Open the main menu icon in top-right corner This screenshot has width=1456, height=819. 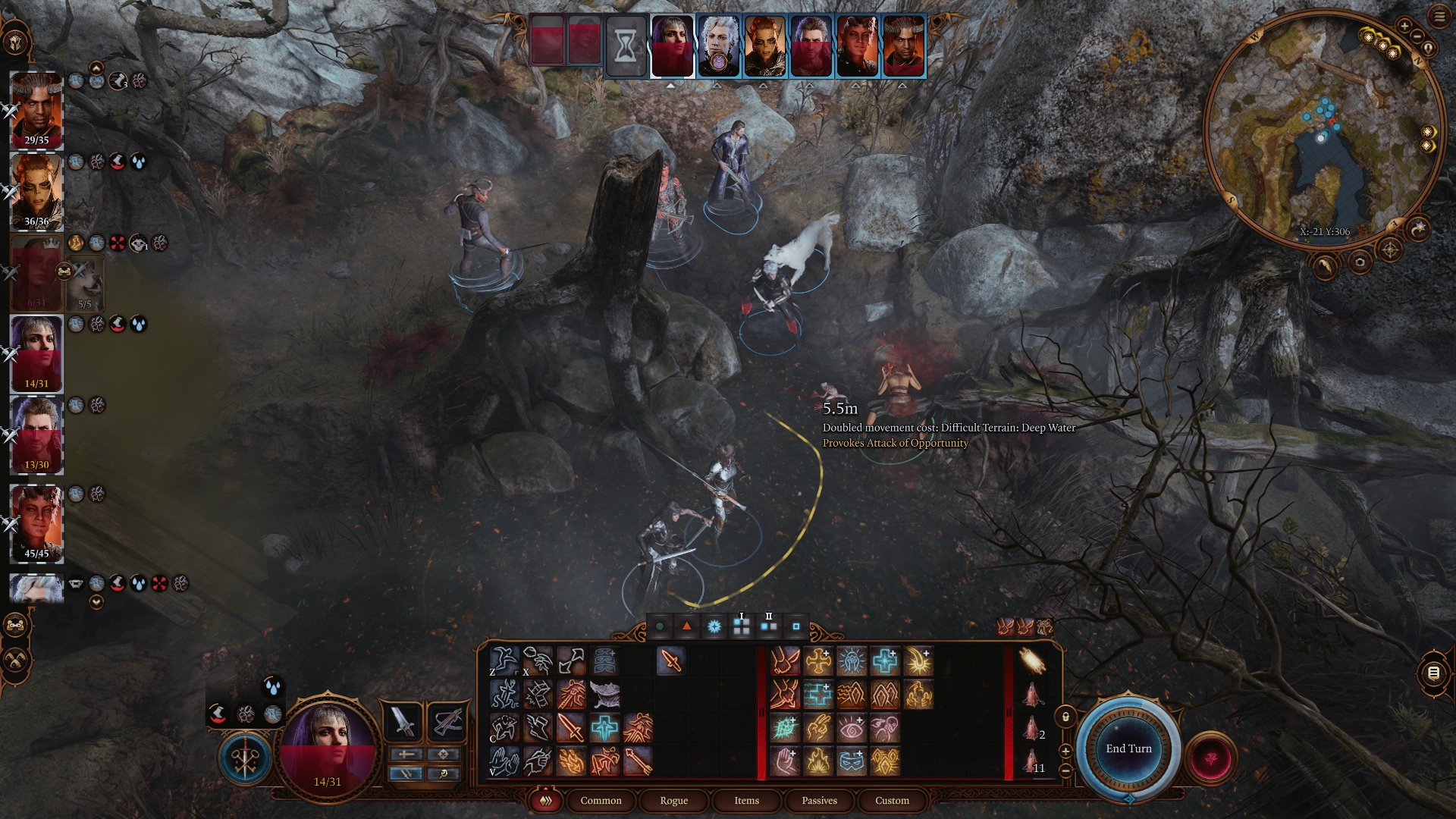pyautogui.click(x=1439, y=17)
